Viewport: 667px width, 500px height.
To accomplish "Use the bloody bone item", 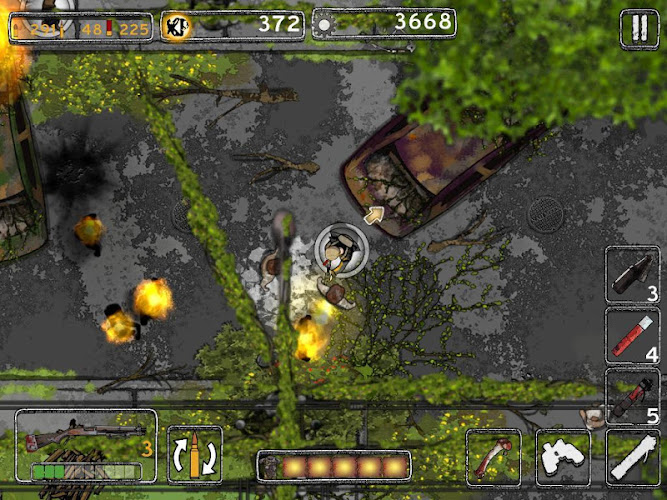I will (493, 457).
